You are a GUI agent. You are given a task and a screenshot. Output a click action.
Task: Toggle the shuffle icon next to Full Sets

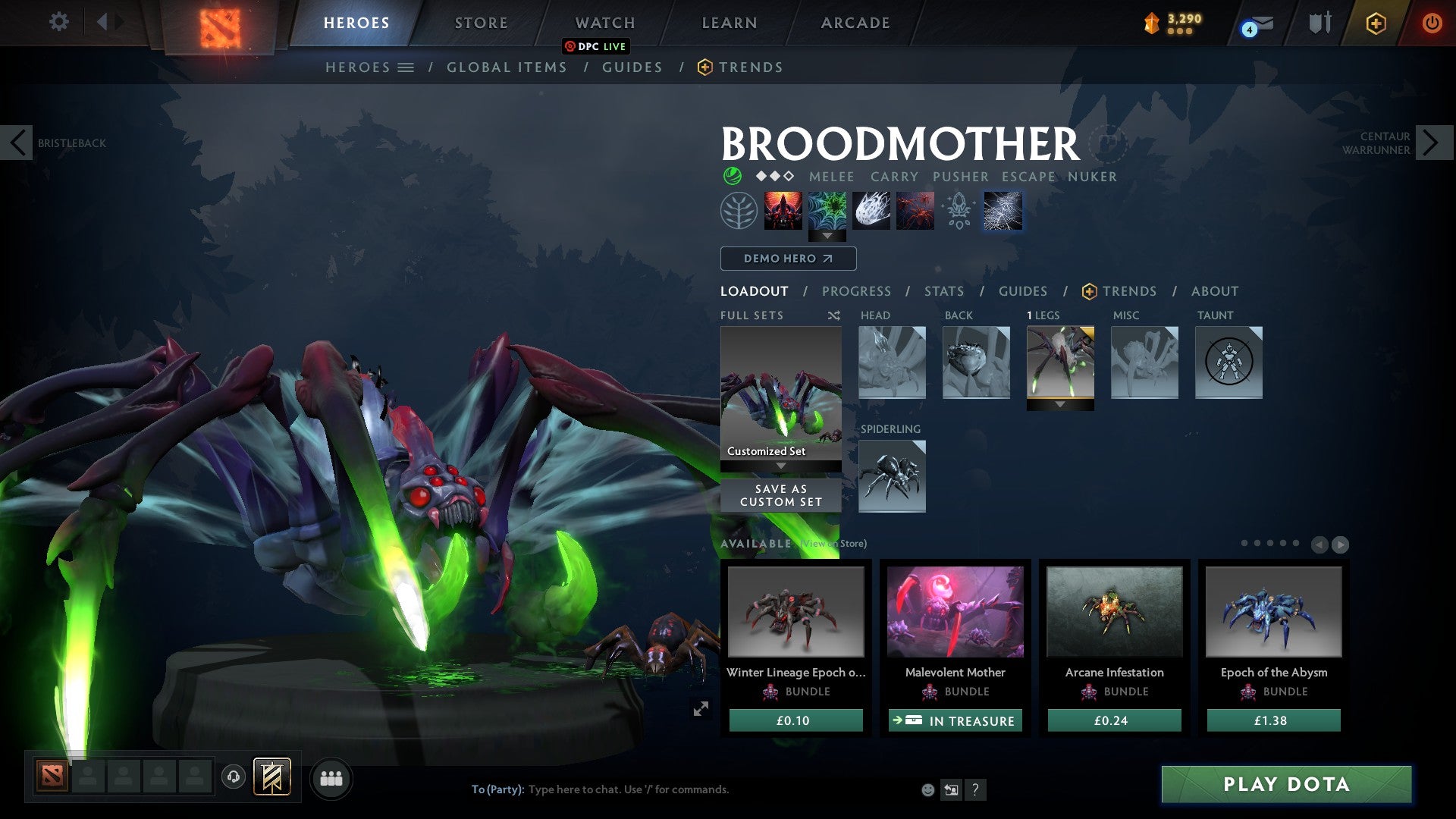pyautogui.click(x=834, y=315)
